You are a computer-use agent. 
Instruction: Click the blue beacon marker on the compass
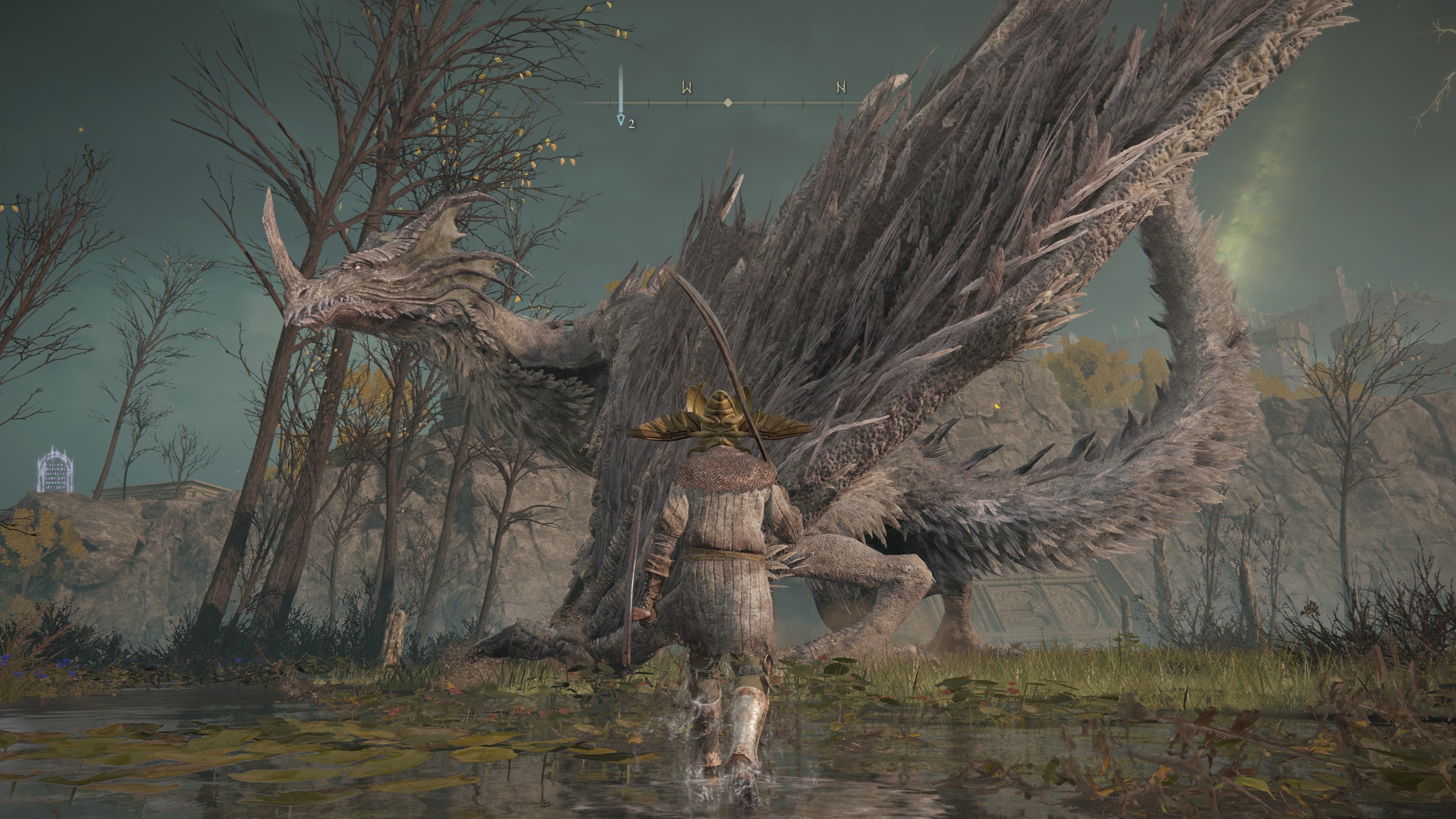pos(622,119)
